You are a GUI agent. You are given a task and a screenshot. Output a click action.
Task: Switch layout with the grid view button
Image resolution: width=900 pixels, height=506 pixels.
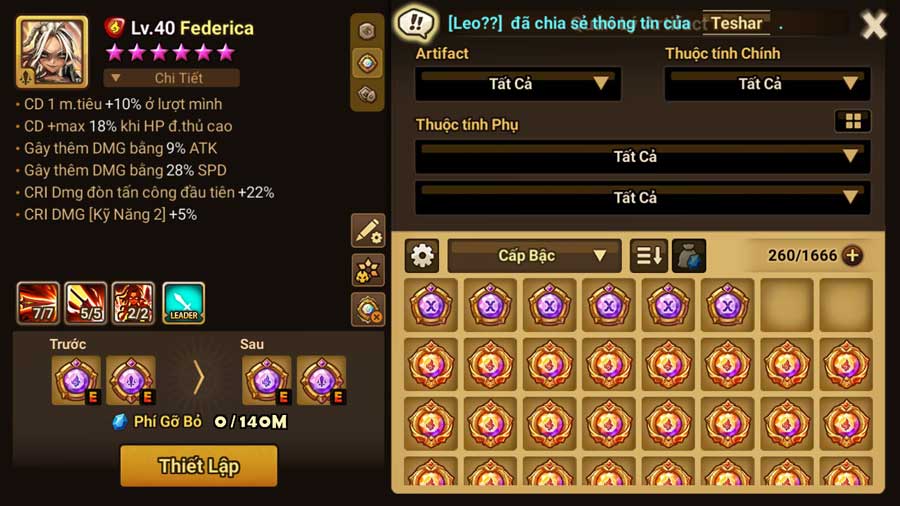tap(852, 121)
